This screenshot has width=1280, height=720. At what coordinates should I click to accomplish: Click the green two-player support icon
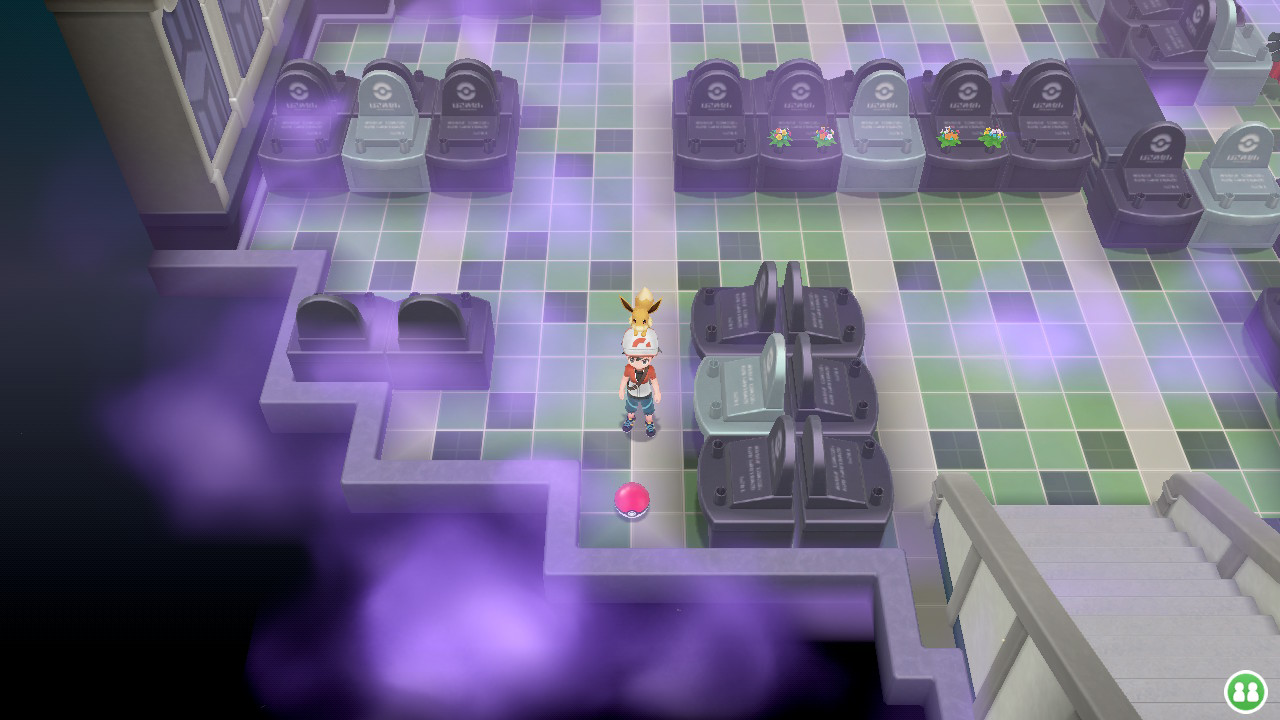tap(1245, 691)
